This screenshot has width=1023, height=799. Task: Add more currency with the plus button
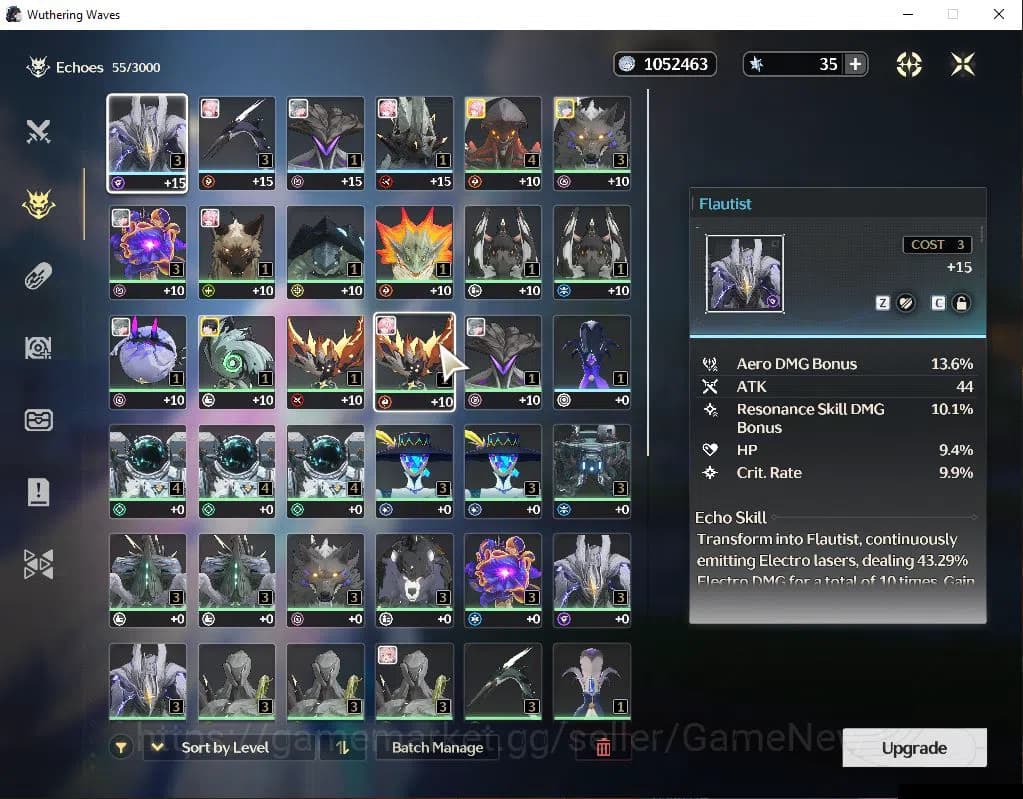tap(855, 64)
